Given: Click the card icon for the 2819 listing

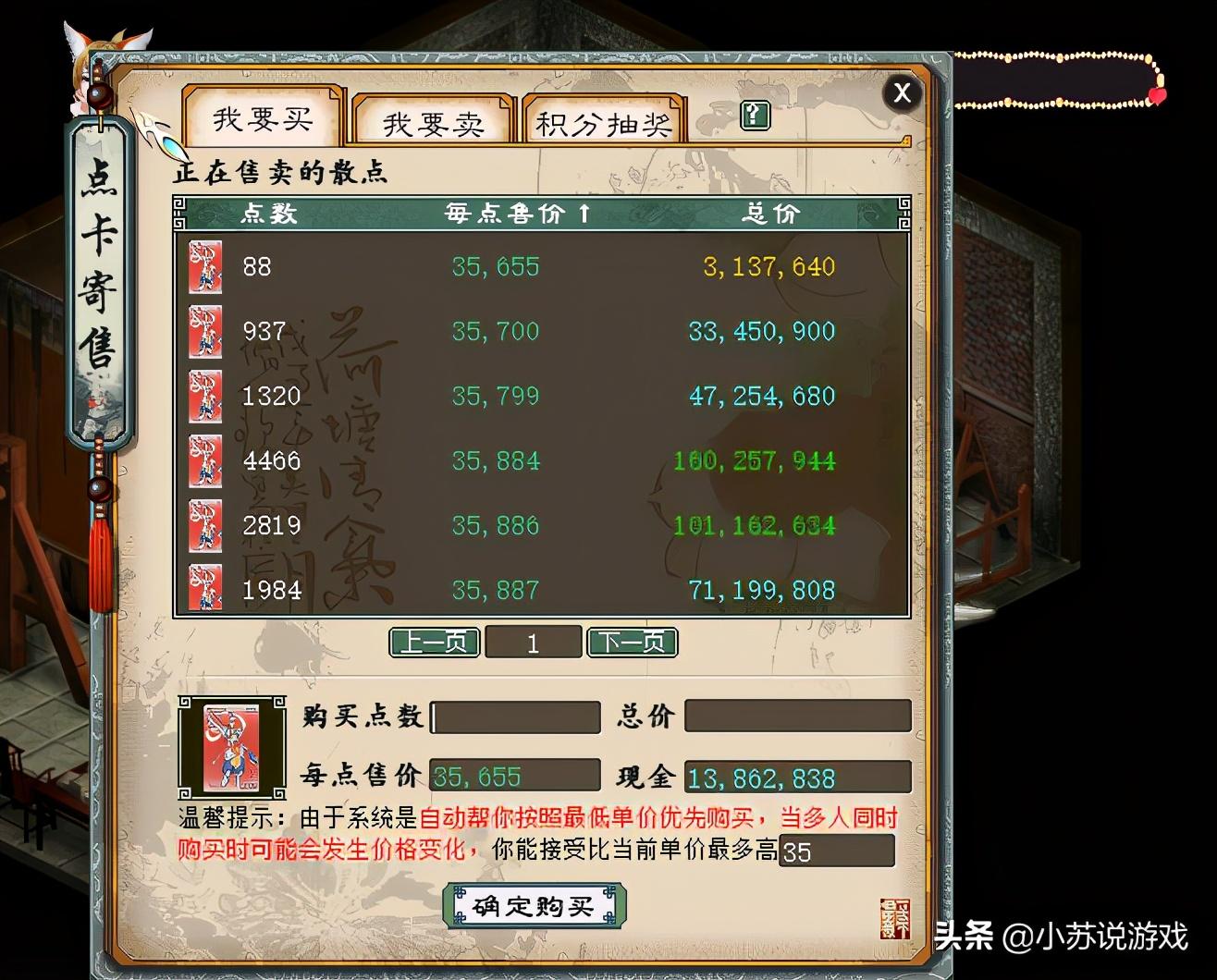Looking at the screenshot, I should tap(205, 526).
